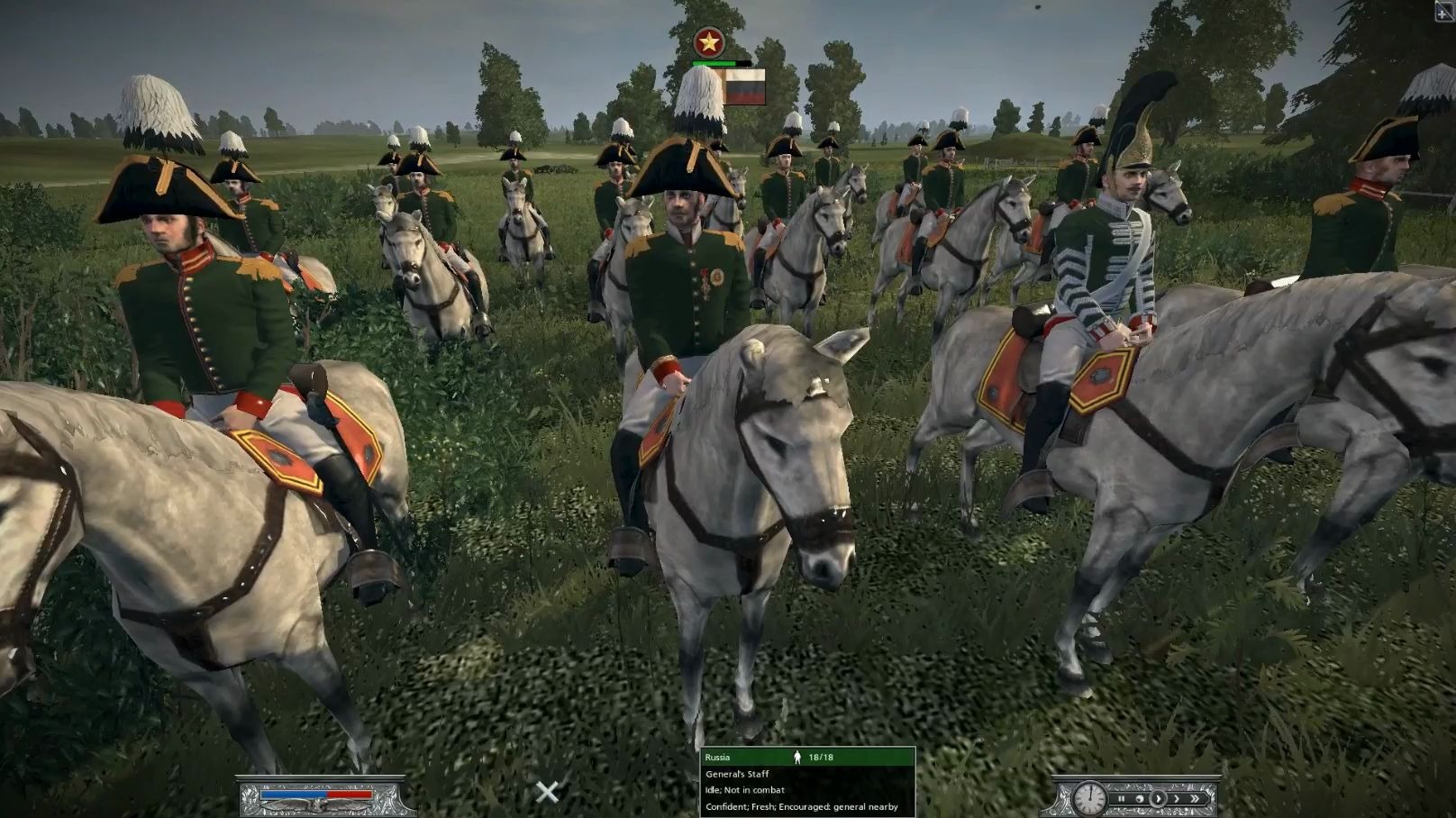The height and width of the screenshot is (818, 1456).
Task: Click the Russian flag unit marker
Action: [x=744, y=87]
